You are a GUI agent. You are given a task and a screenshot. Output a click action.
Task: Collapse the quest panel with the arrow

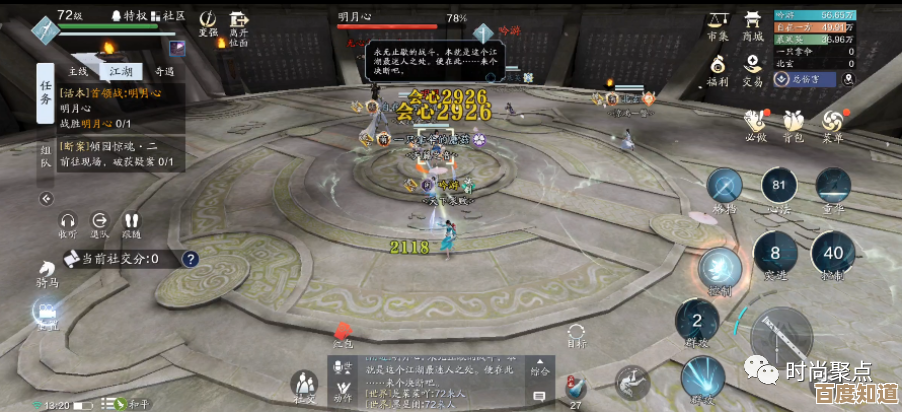45,199
